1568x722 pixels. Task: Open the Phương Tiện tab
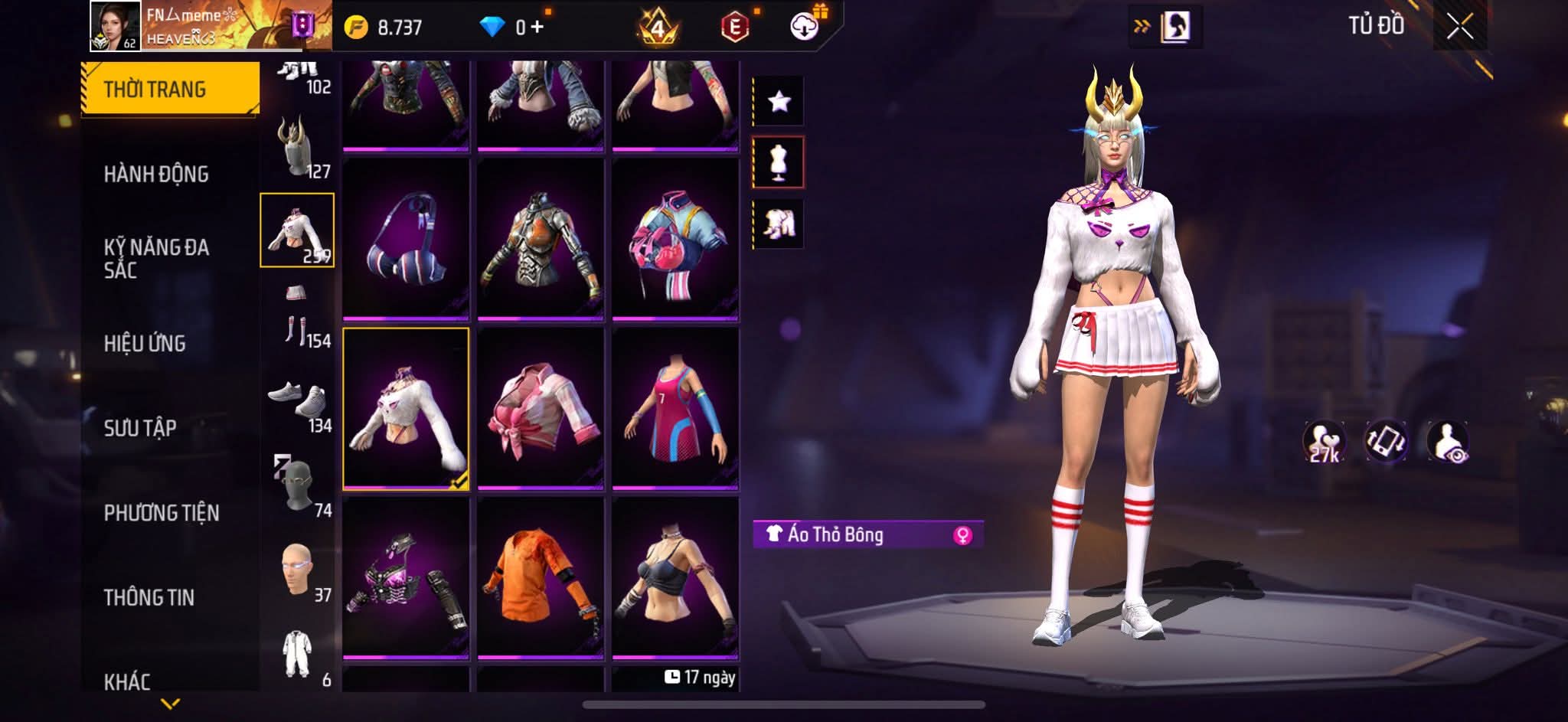pos(162,513)
